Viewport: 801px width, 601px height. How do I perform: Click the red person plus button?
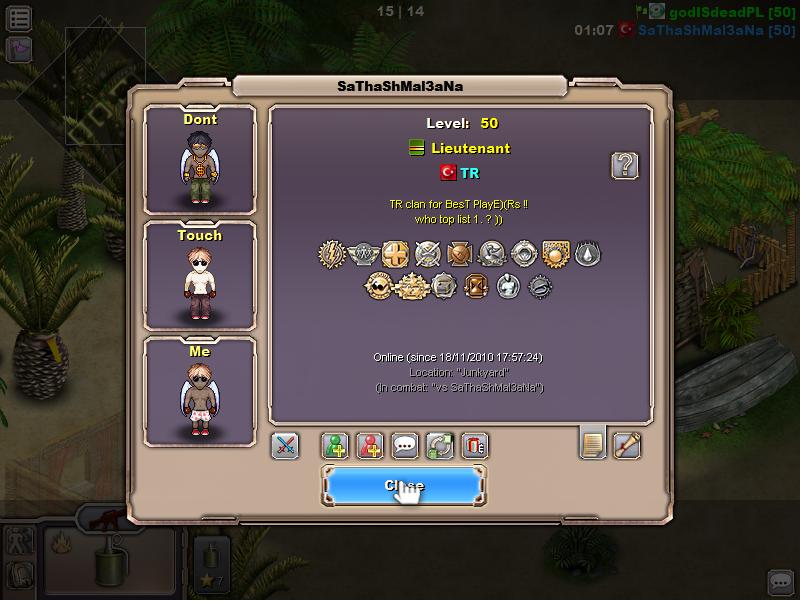(370, 446)
